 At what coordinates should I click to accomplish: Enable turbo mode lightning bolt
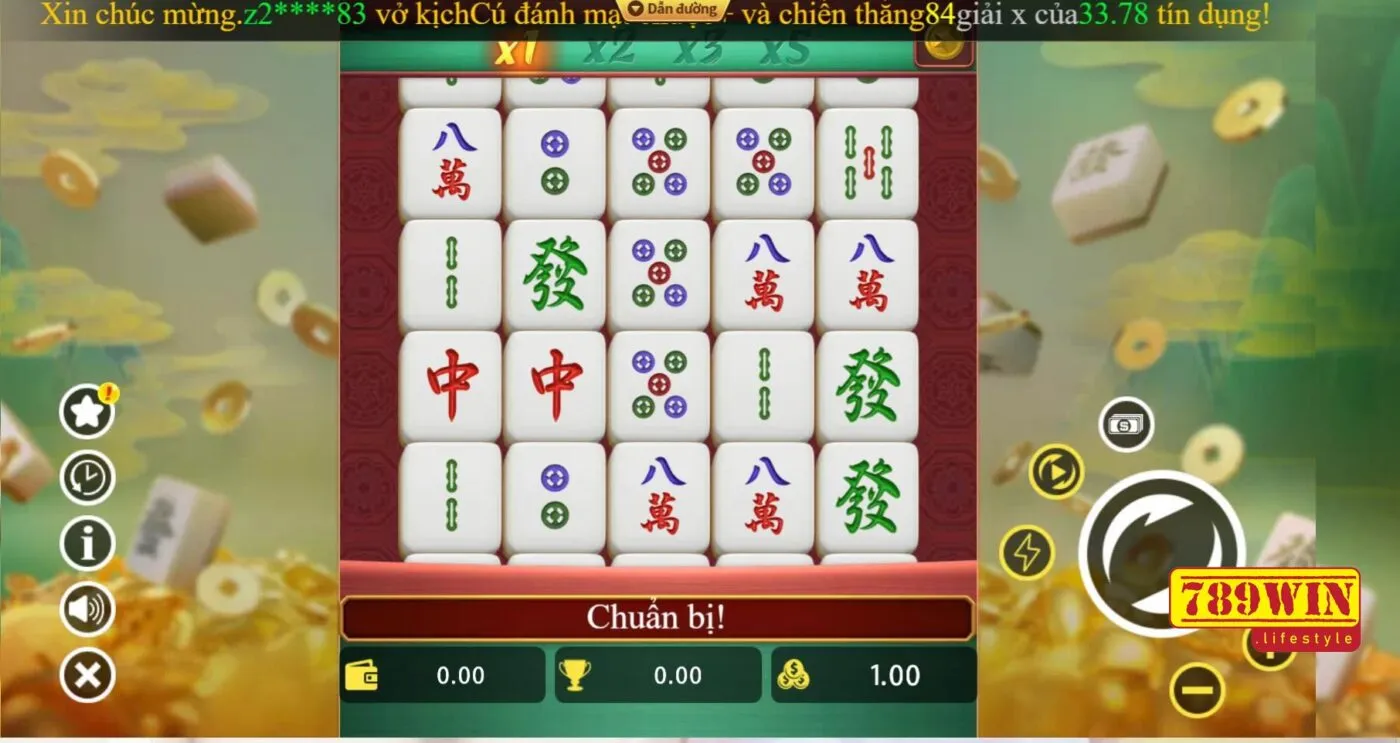click(1029, 551)
